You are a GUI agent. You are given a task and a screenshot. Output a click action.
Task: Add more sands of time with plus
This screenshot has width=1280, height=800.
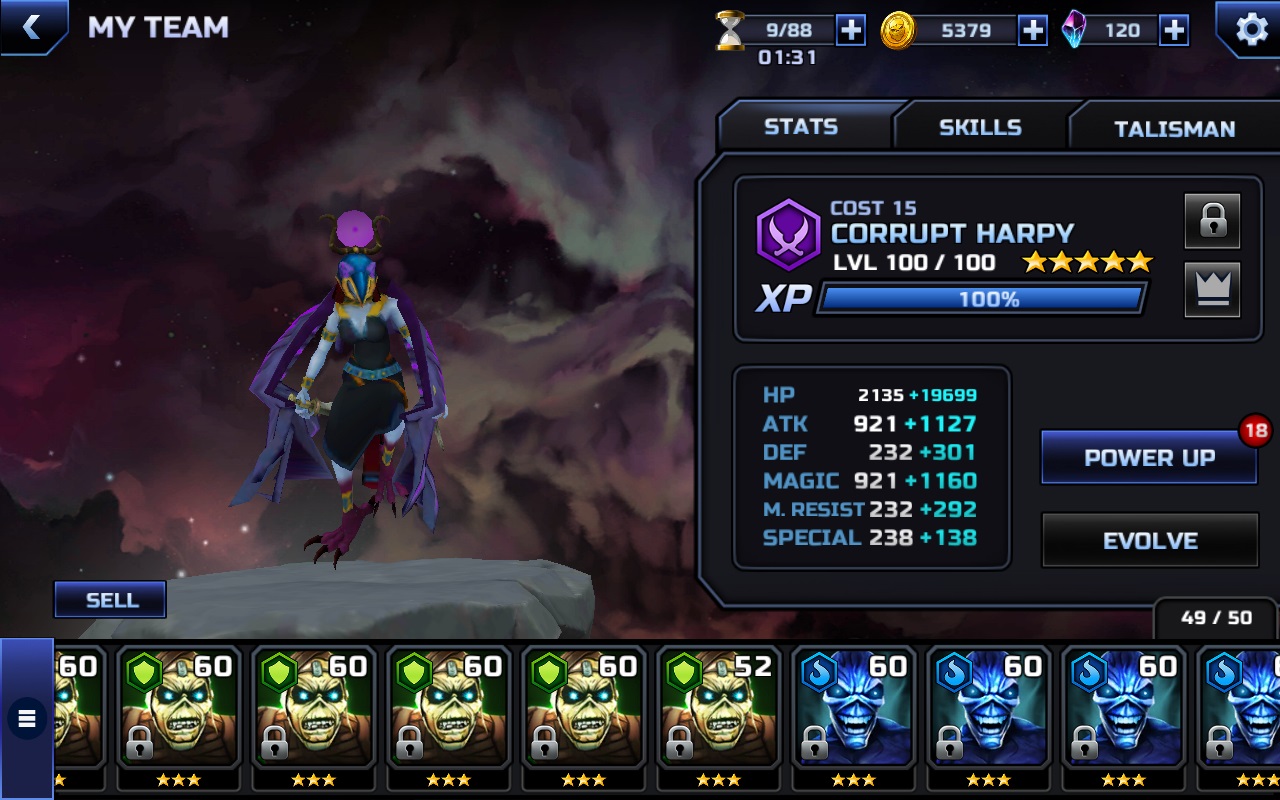pyautogui.click(x=850, y=30)
